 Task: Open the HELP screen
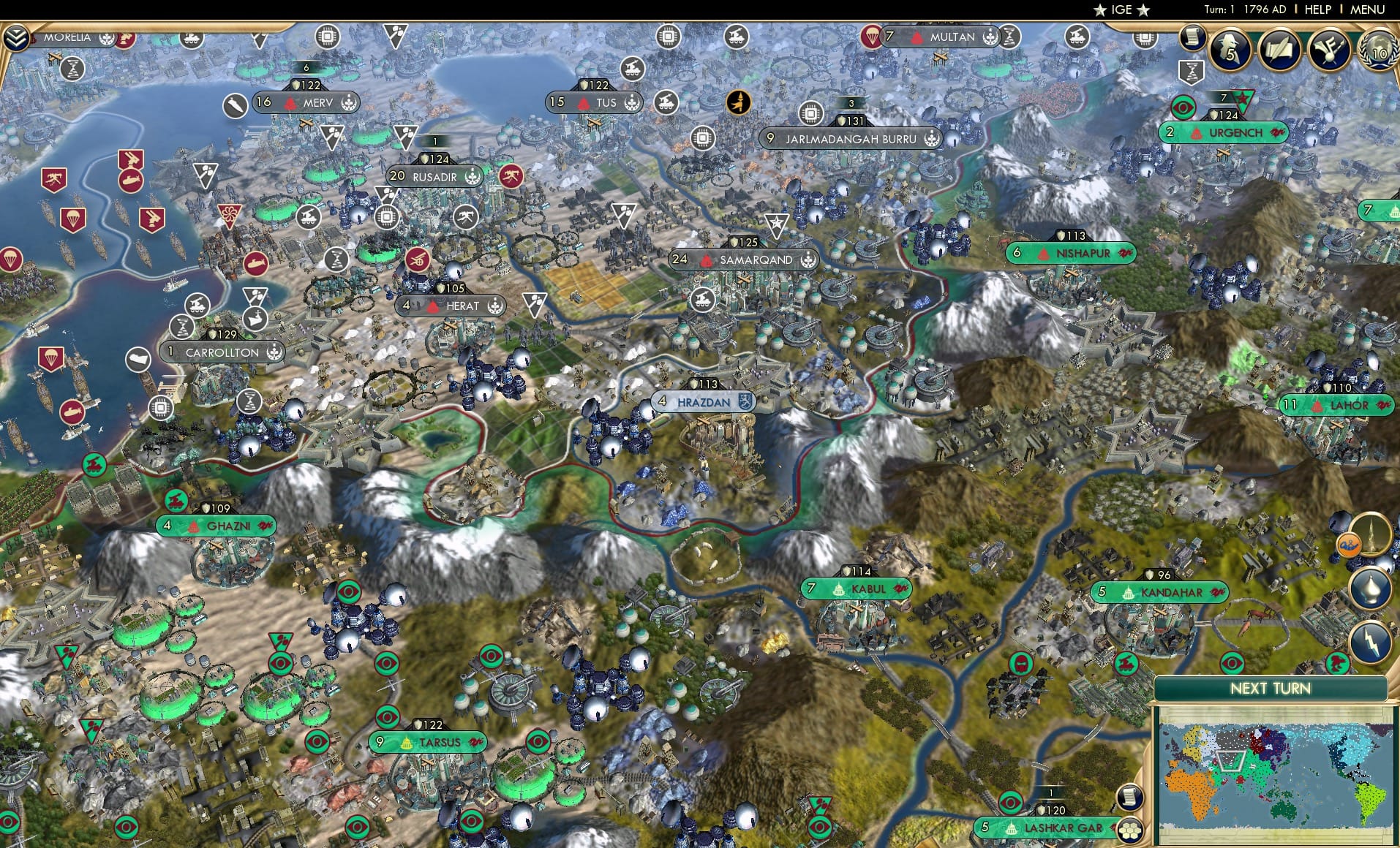tap(1317, 10)
